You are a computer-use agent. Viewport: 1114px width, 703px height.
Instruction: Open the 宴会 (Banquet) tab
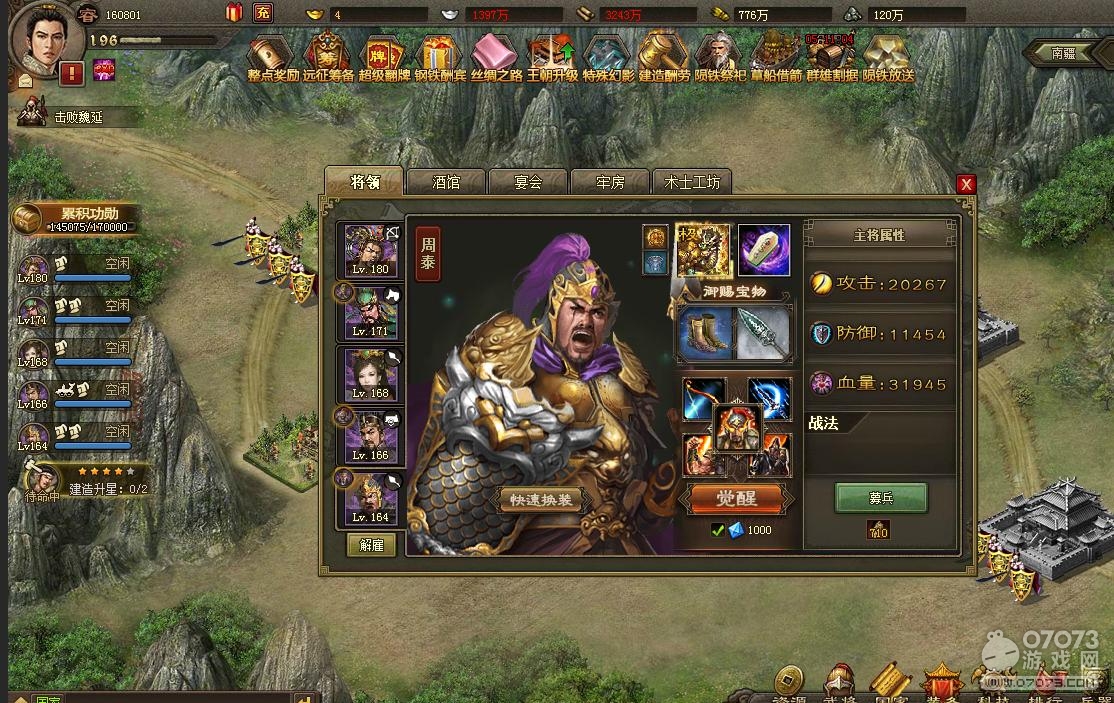528,182
